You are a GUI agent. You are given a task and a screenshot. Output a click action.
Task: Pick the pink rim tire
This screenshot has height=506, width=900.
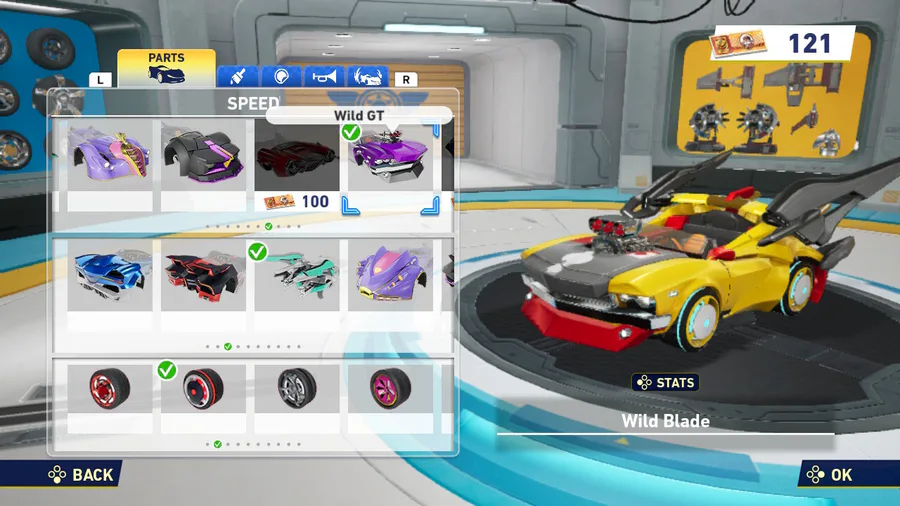(390, 390)
